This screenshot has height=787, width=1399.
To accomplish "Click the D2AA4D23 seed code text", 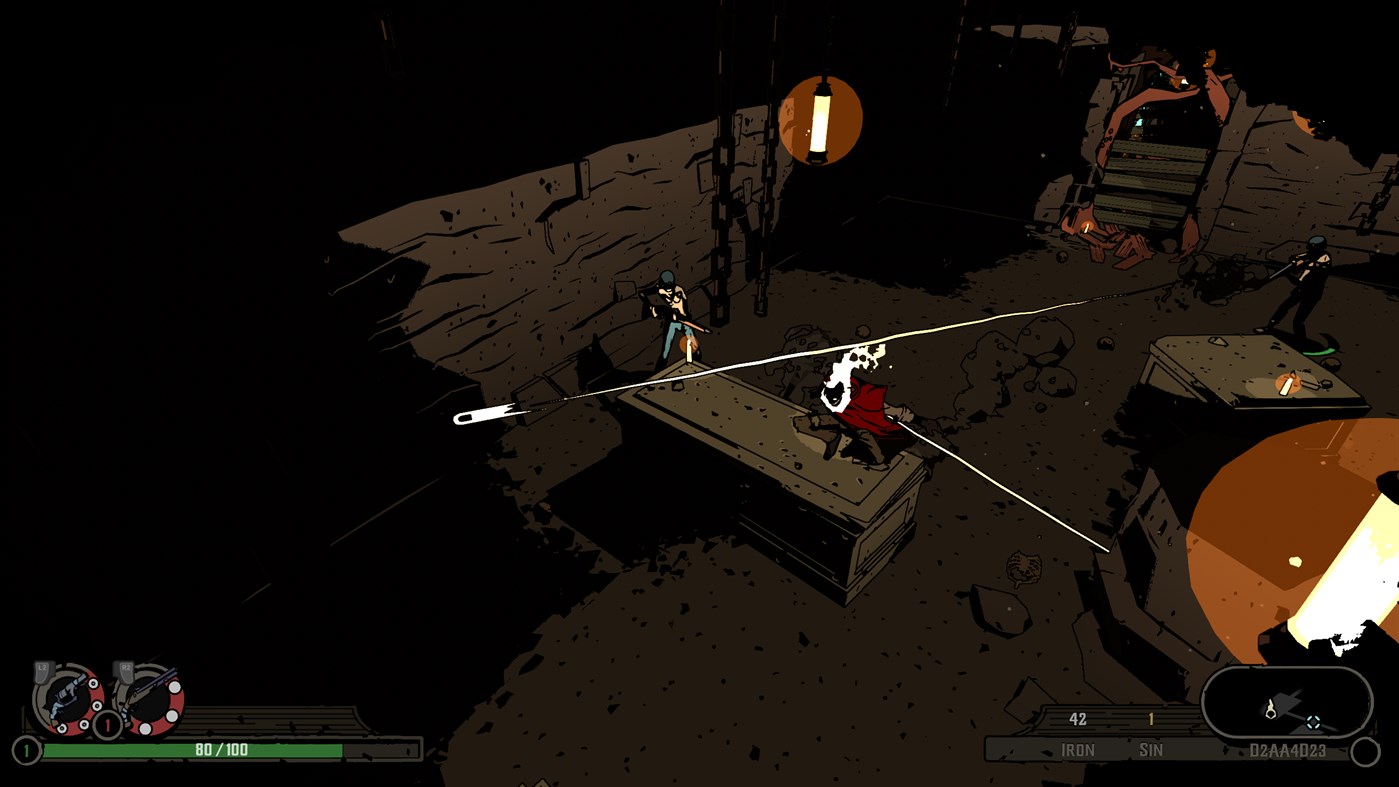I will 1288,749.
